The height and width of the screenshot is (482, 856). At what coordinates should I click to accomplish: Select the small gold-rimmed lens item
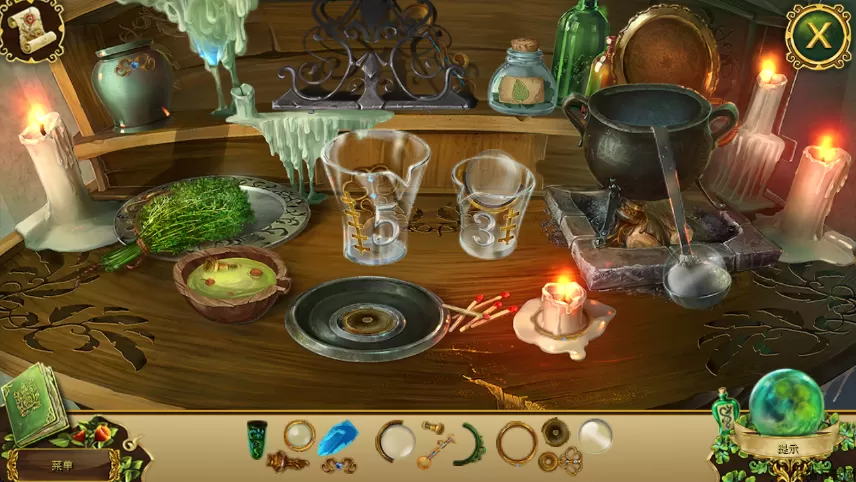coord(298,435)
